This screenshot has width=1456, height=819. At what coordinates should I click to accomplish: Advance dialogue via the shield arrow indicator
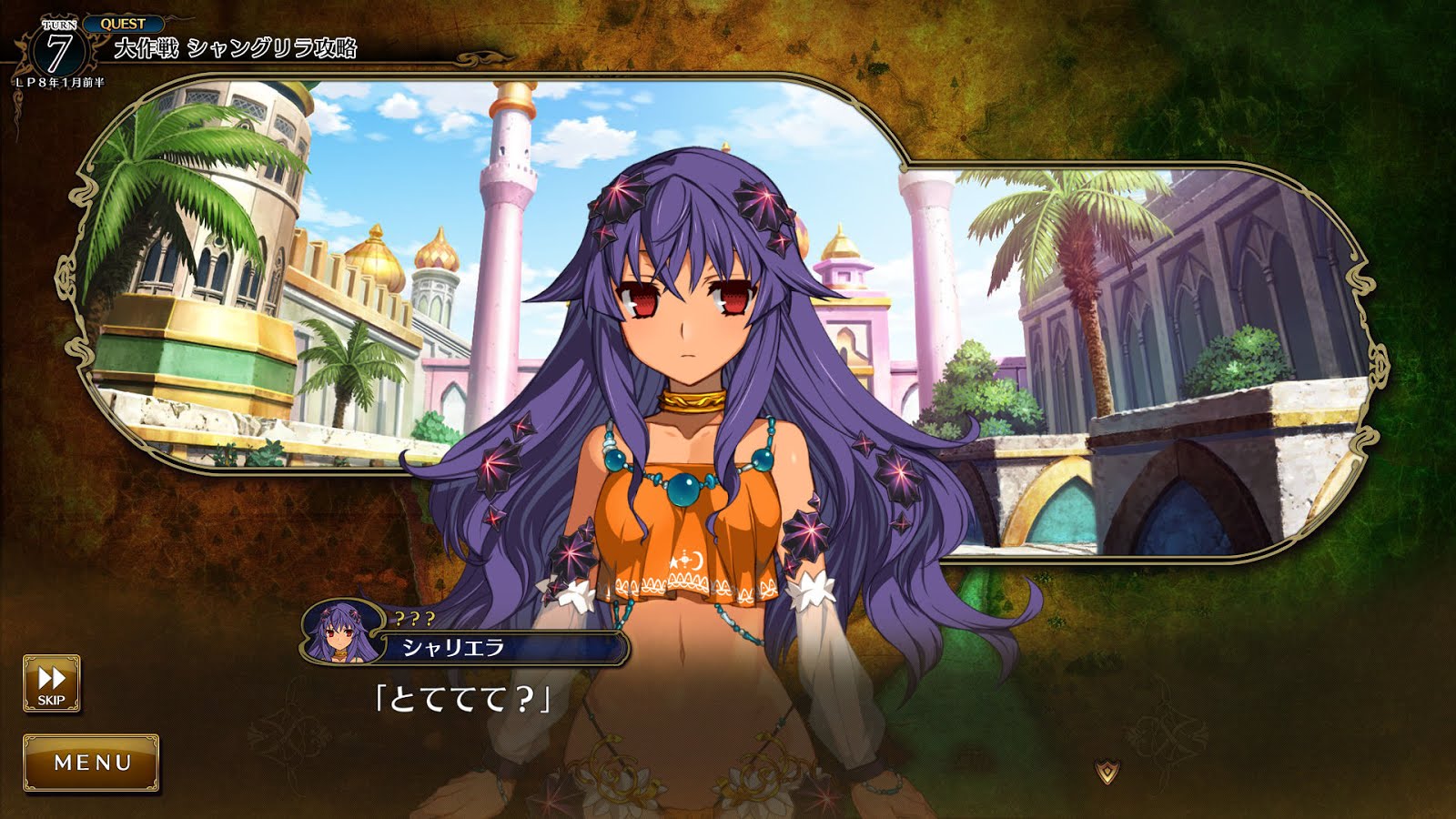coord(1107,772)
